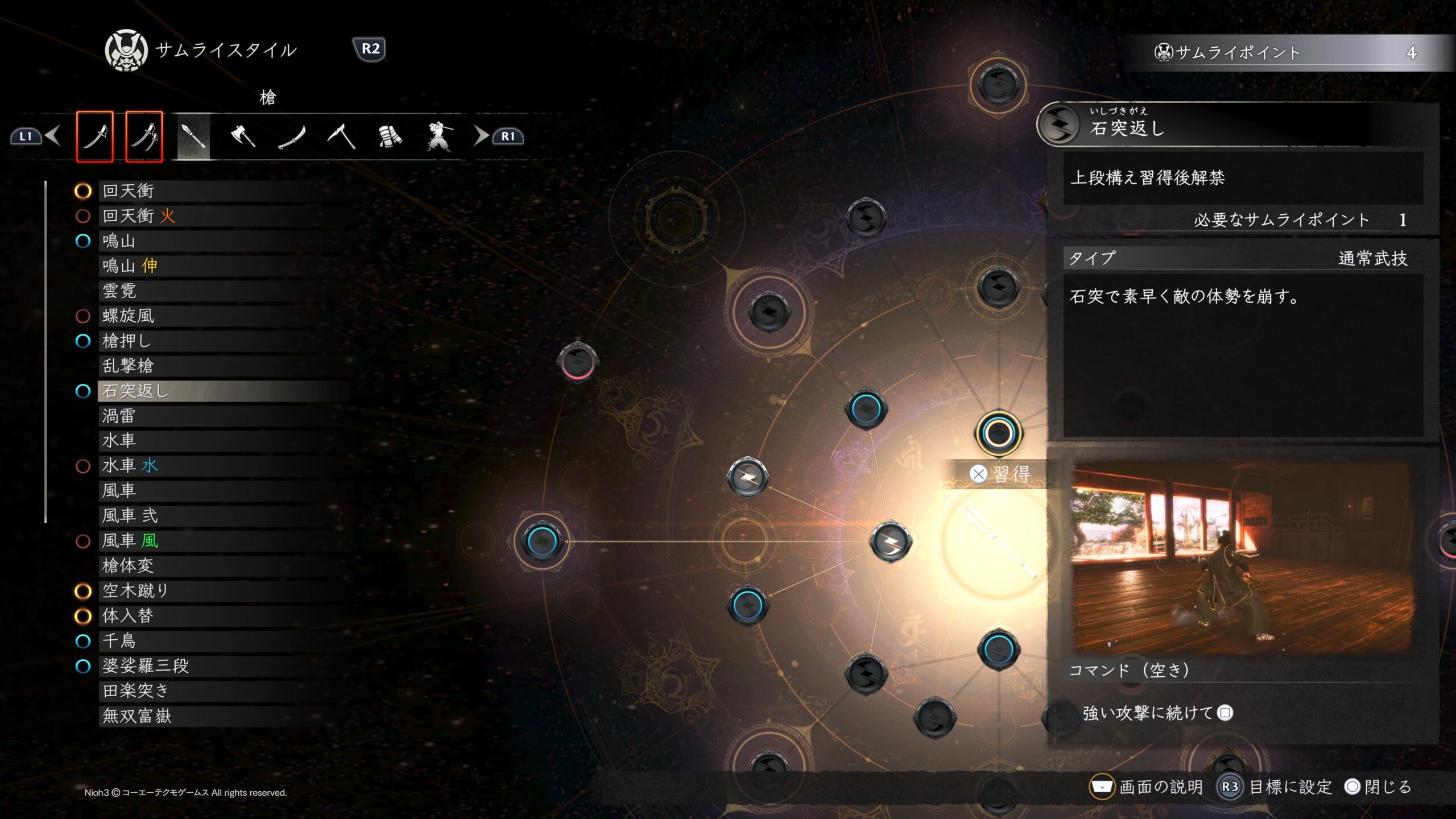Switch to the axe weapon tab
1456x819 pixels.
[x=243, y=136]
